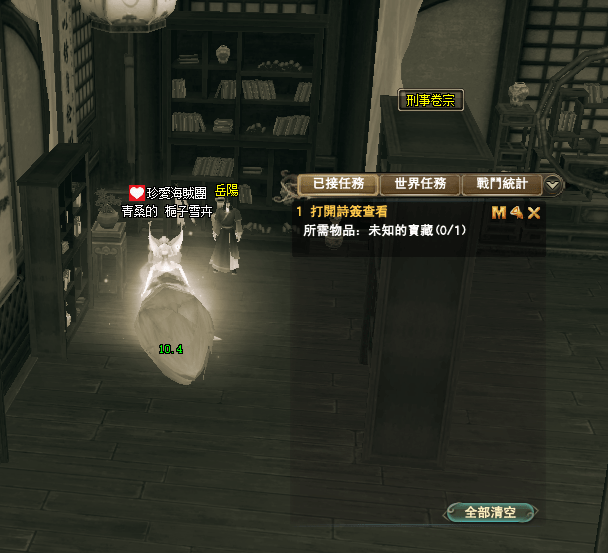The image size is (608, 553).
Task: Click the quest's M map icon
Action: point(499,212)
